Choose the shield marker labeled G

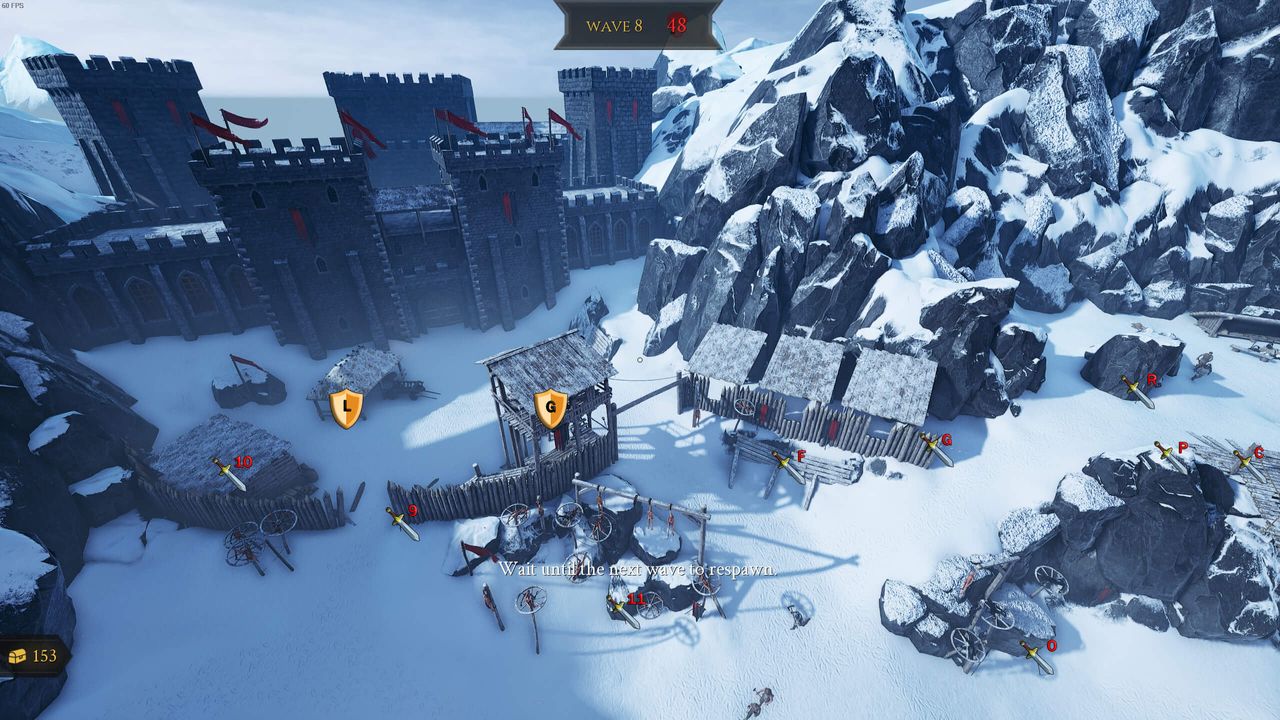pos(550,408)
